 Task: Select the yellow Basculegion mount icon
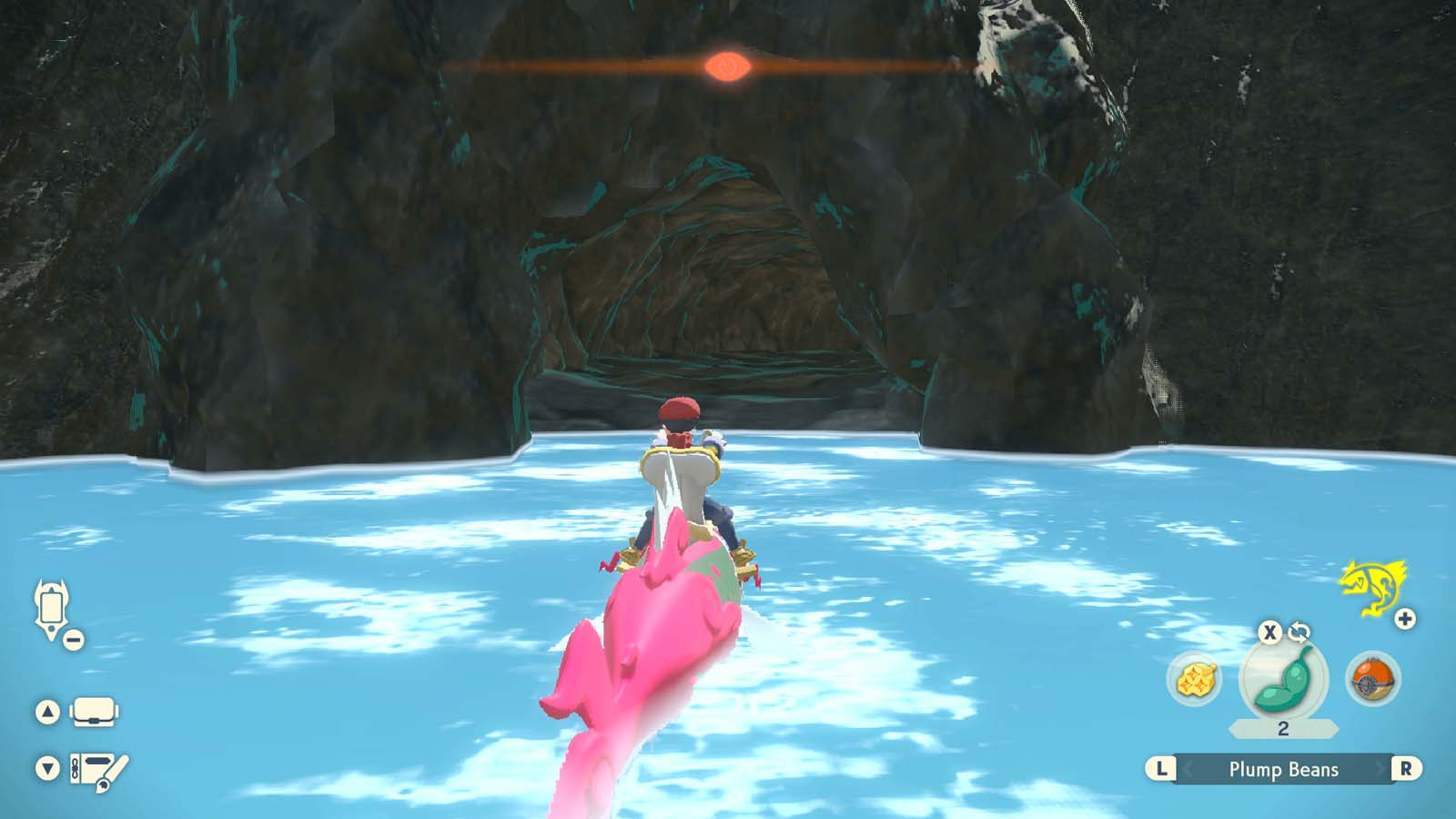(x=1373, y=590)
